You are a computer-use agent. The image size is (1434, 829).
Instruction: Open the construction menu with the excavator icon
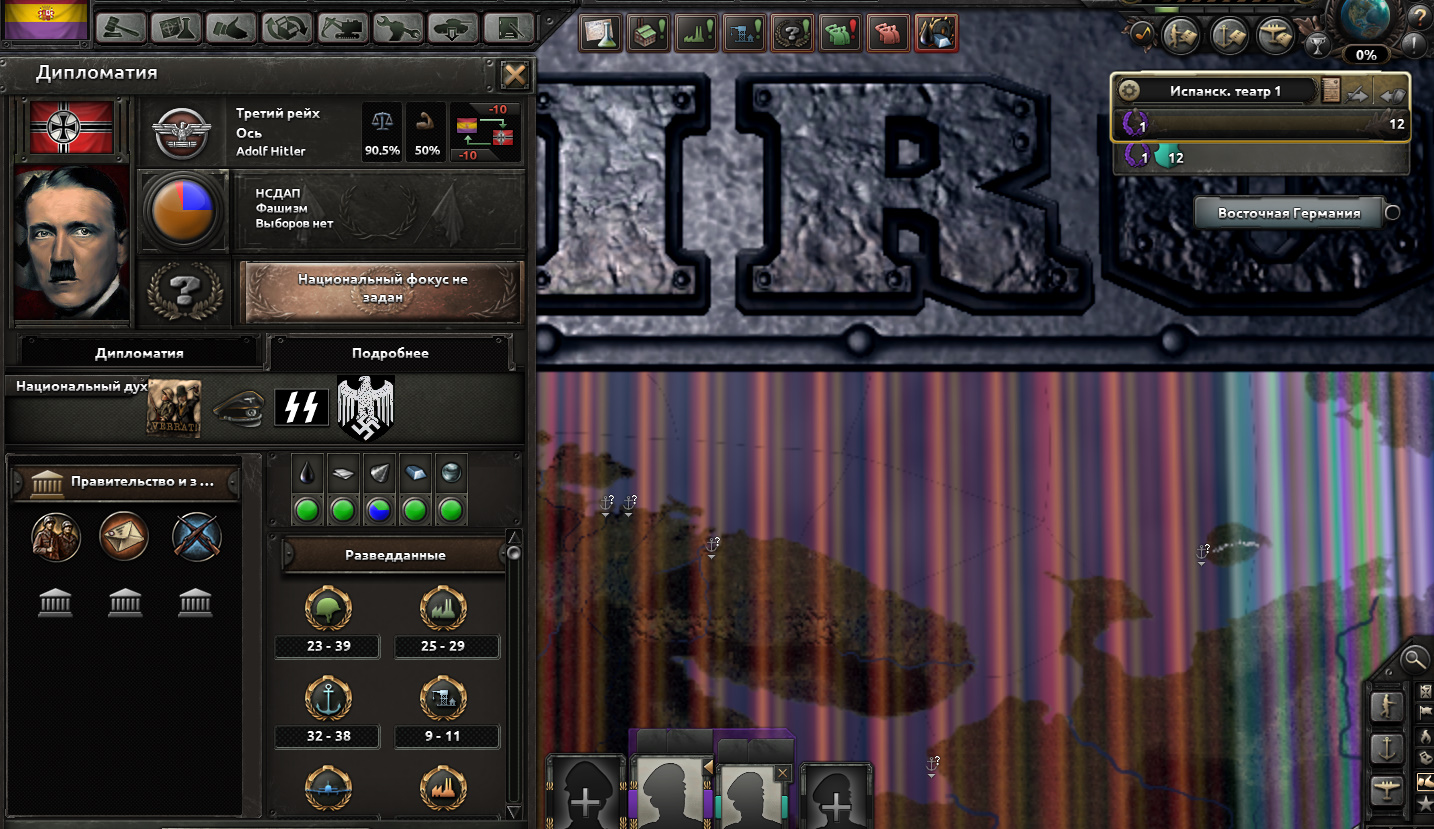342,28
